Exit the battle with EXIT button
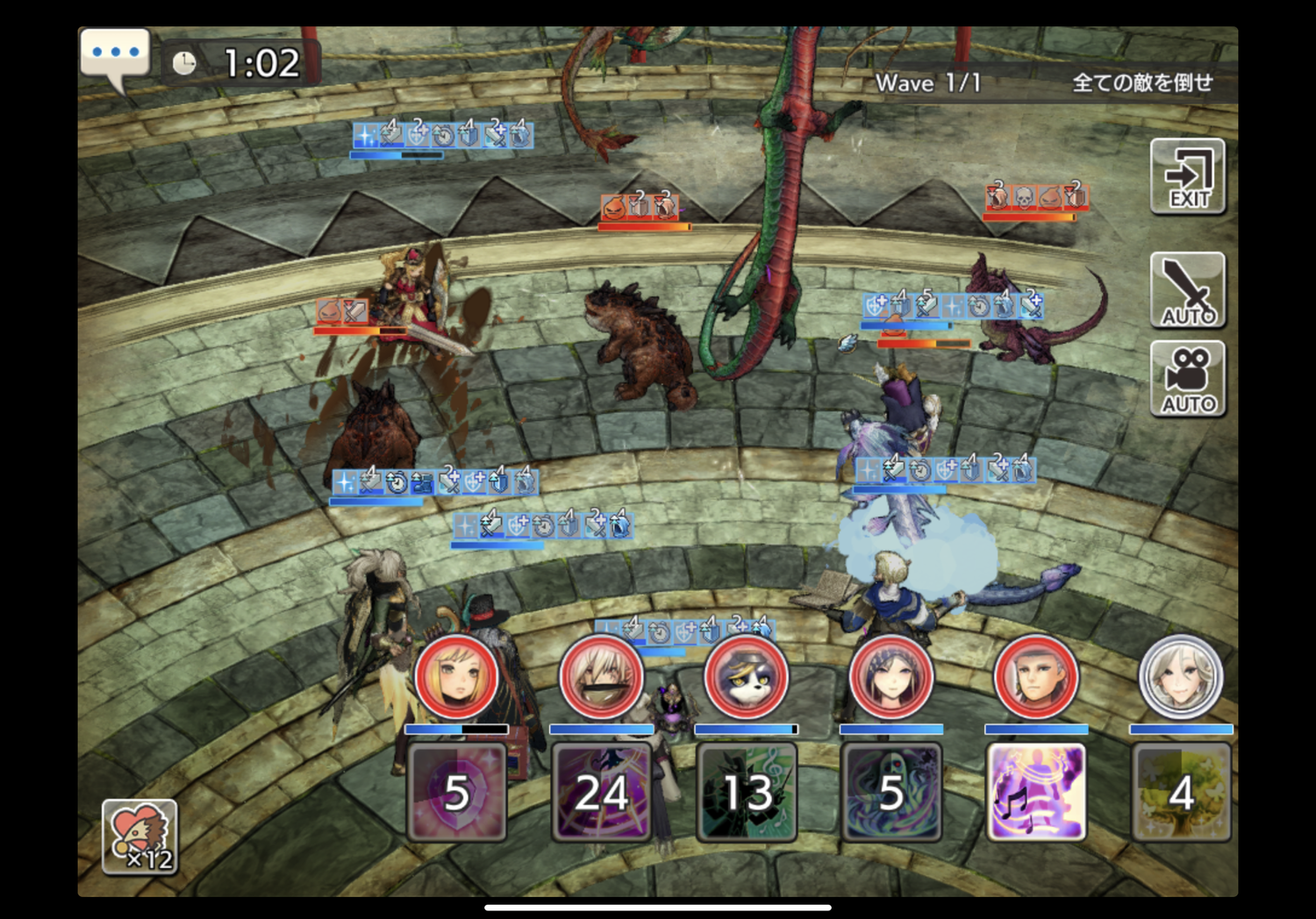1316x919 pixels. click(x=1188, y=176)
